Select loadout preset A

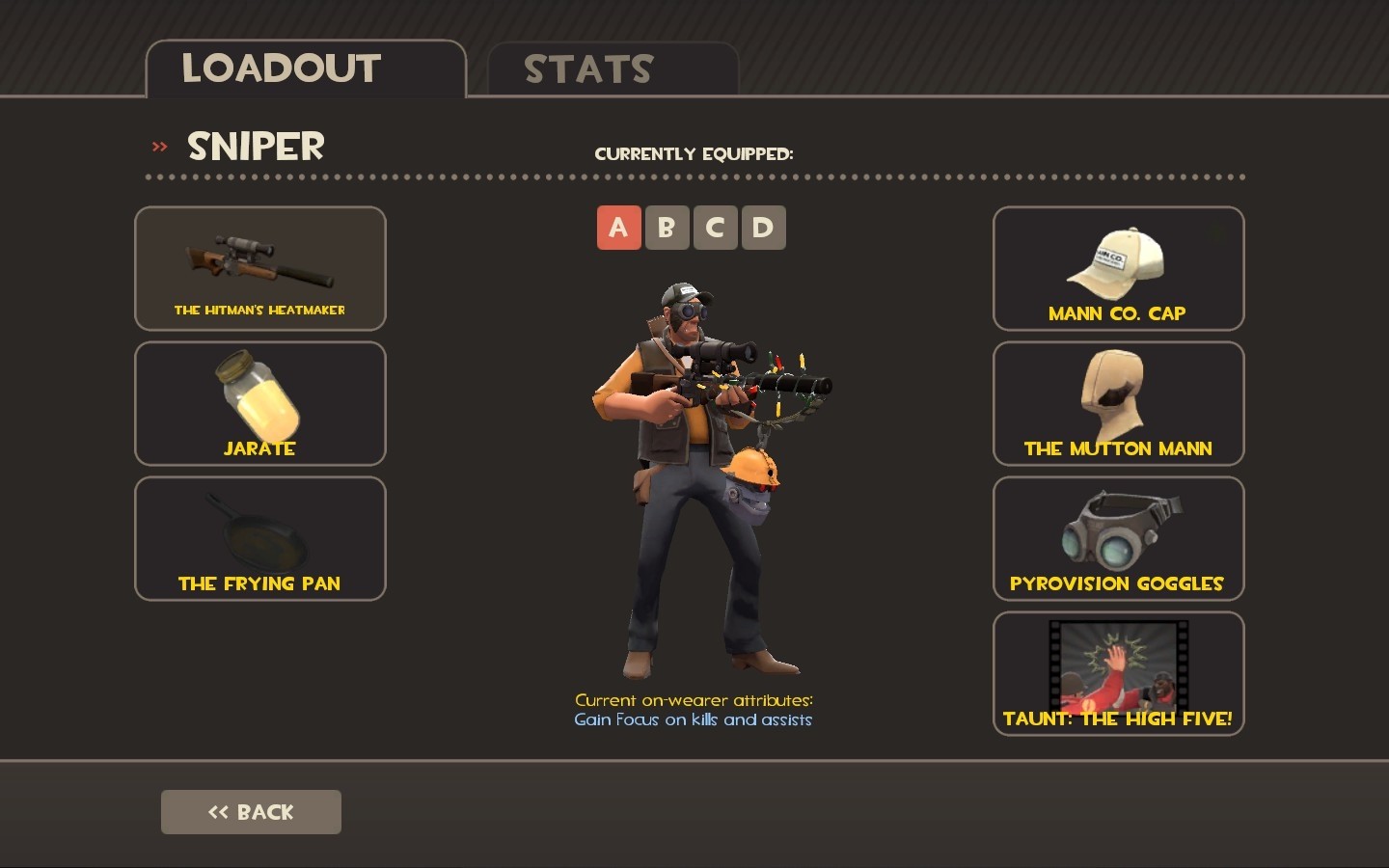(x=619, y=228)
